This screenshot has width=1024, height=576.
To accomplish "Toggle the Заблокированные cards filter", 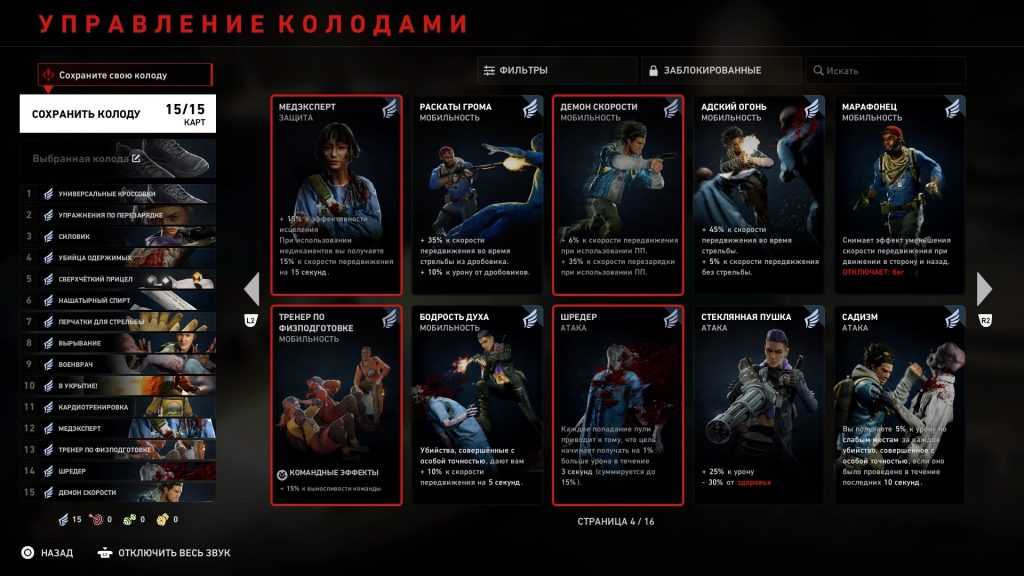I will [x=721, y=70].
